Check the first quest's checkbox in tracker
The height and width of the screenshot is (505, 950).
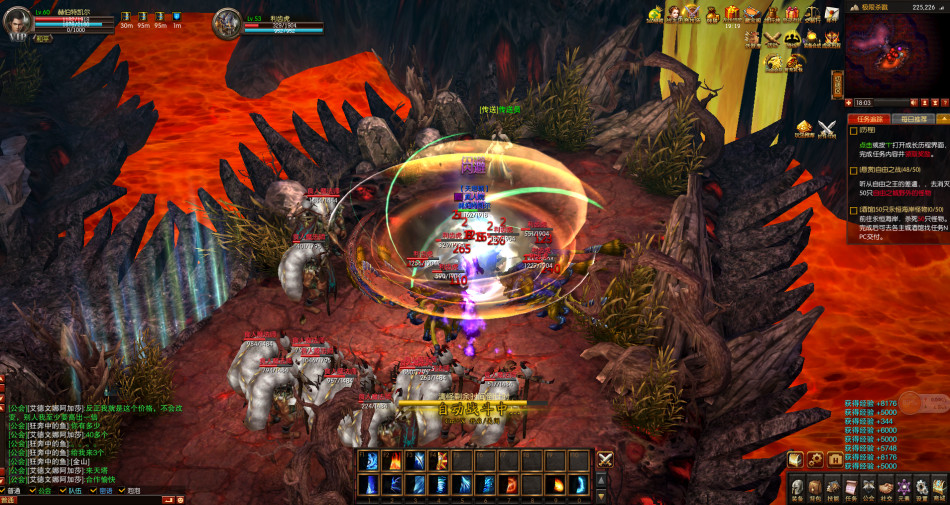point(852,130)
